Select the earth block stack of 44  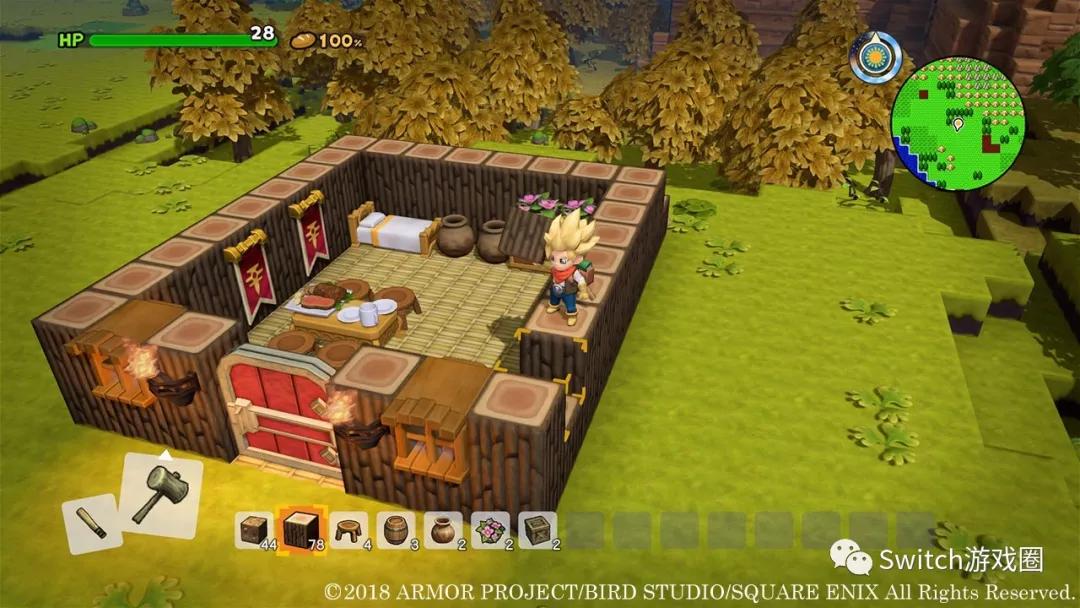[x=253, y=529]
